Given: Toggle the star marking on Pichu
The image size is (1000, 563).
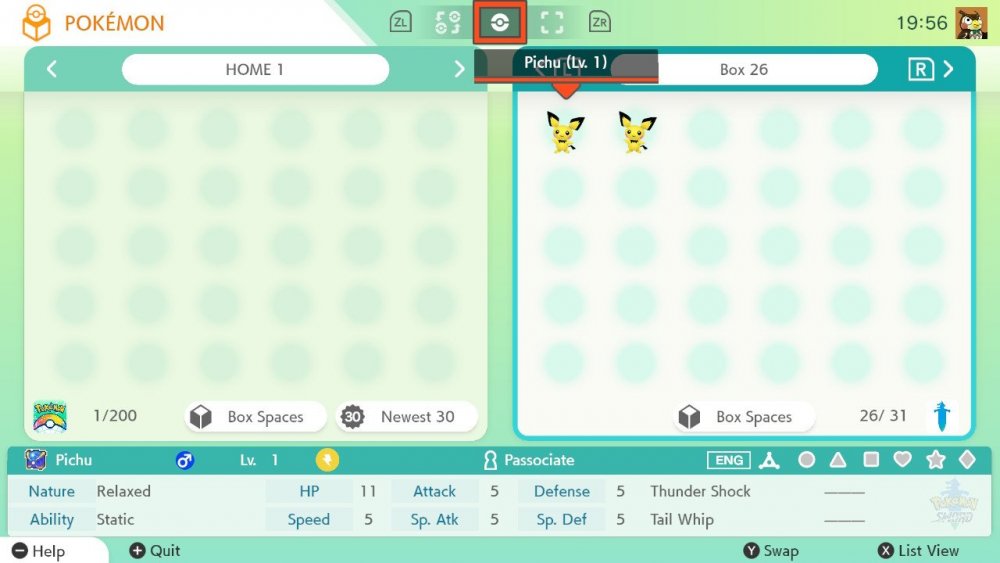Looking at the screenshot, I should click(936, 460).
